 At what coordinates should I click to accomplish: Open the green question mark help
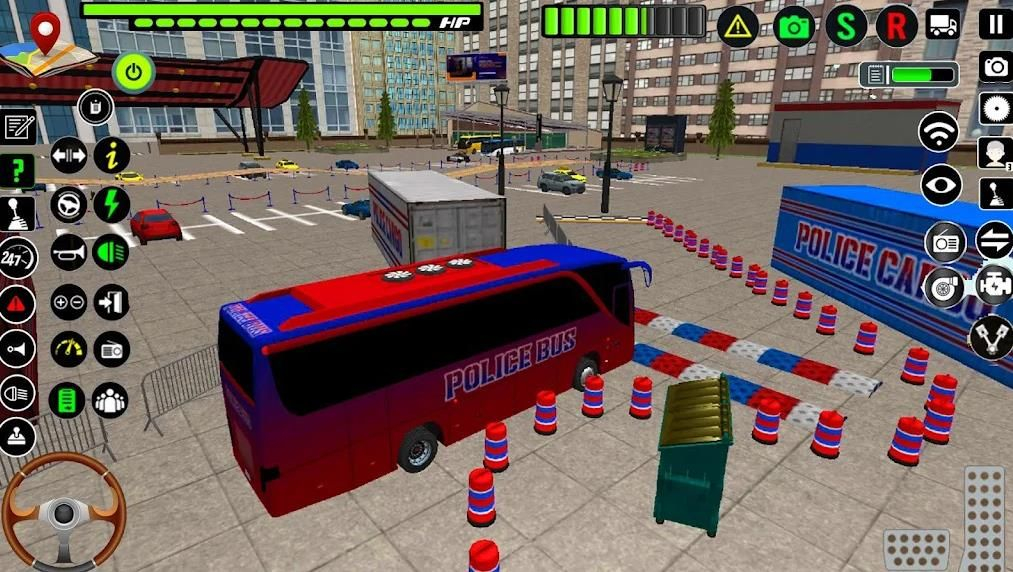(17, 171)
